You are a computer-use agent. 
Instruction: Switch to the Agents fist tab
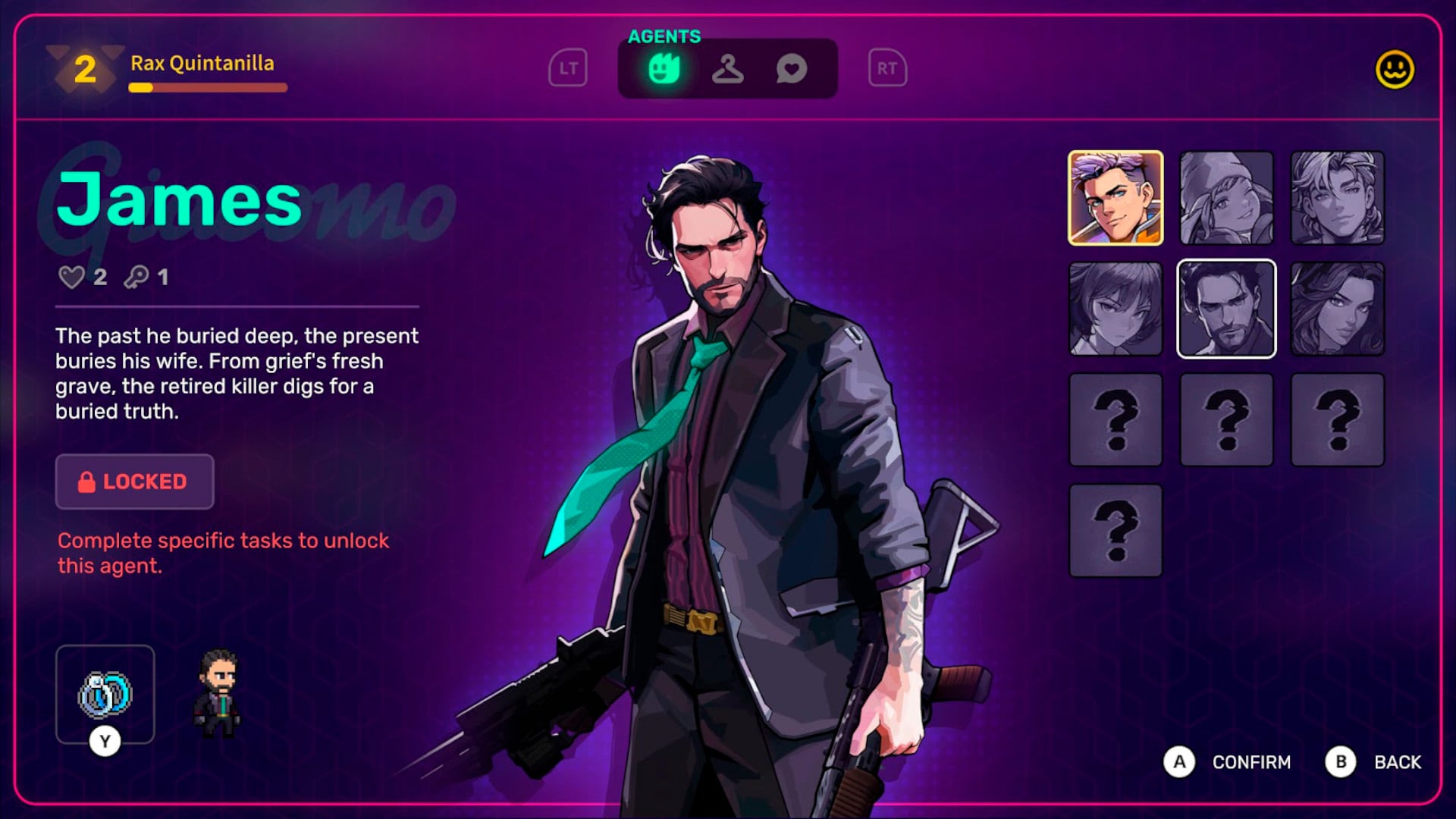pos(664,69)
